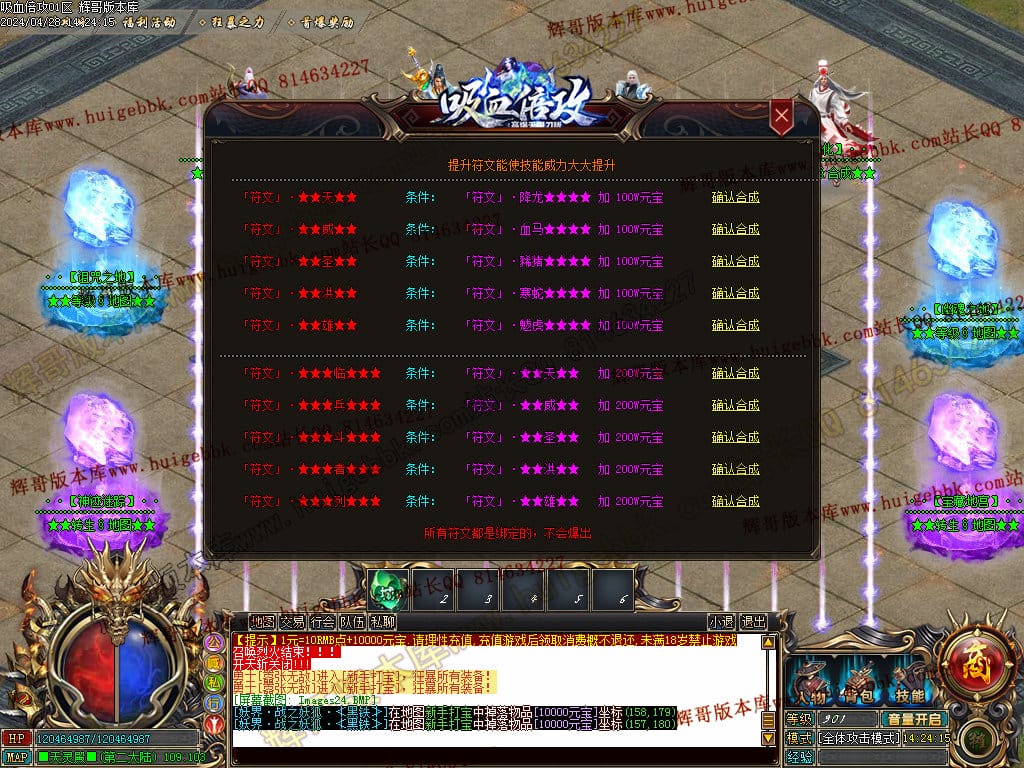Open the 地图 map button
Viewport: 1024px width, 768px height.
[x=262, y=621]
